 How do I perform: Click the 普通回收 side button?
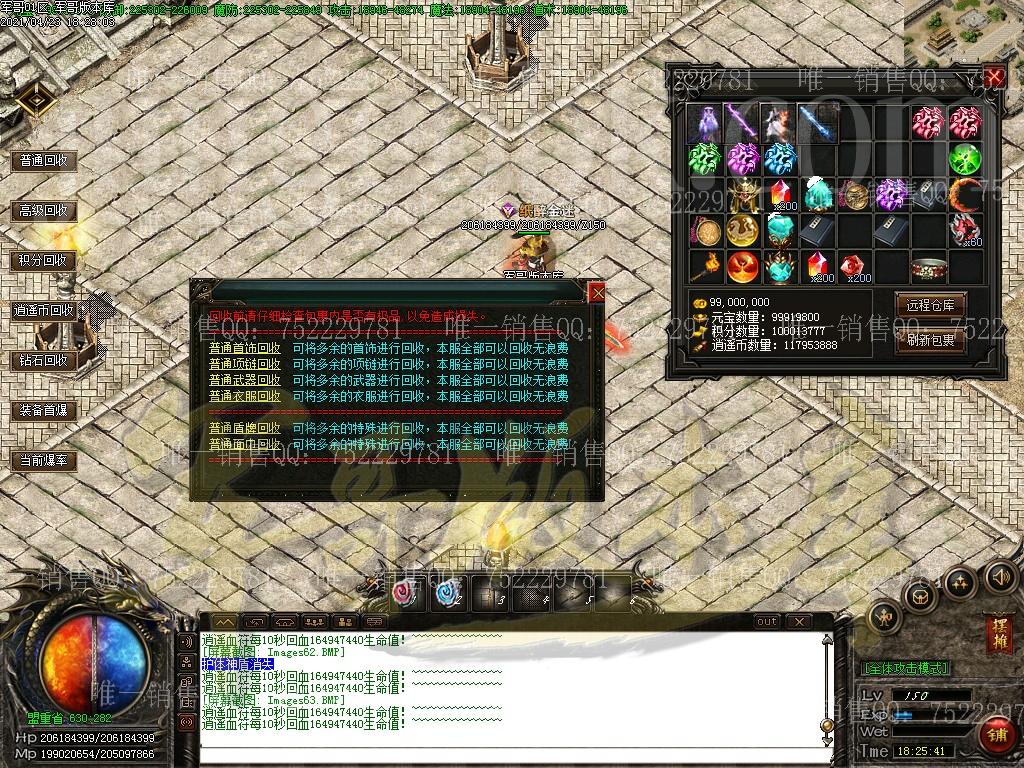tap(44, 160)
